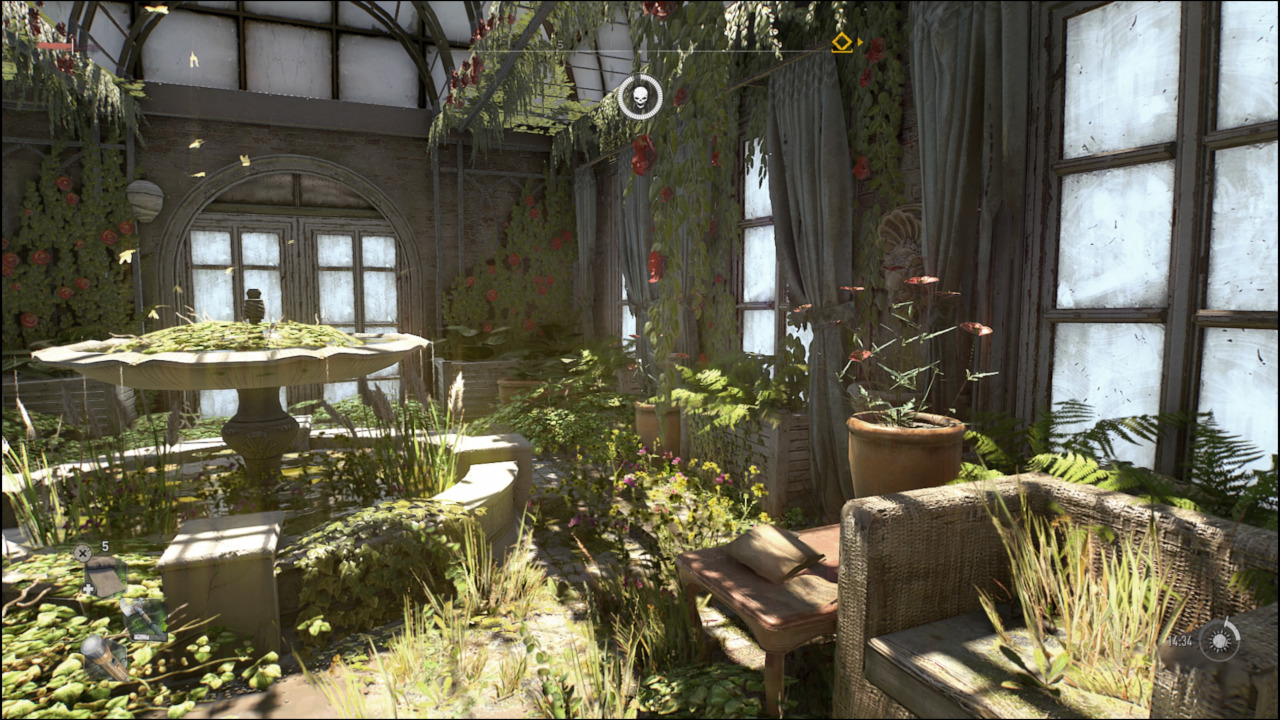Viewport: 1280px width, 720px height.
Task: Select the bandage healing item slot
Action: click(103, 576)
